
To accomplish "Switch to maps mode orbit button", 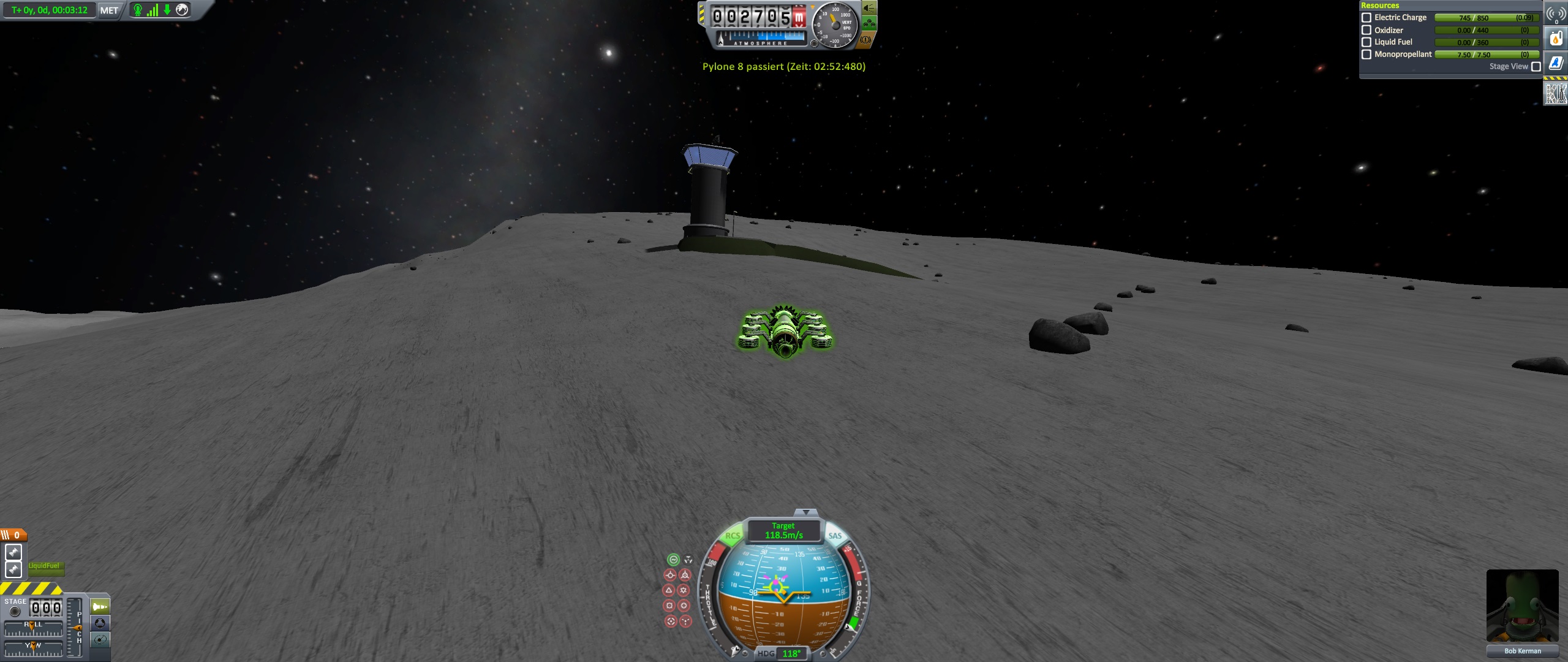I will click(100, 640).
